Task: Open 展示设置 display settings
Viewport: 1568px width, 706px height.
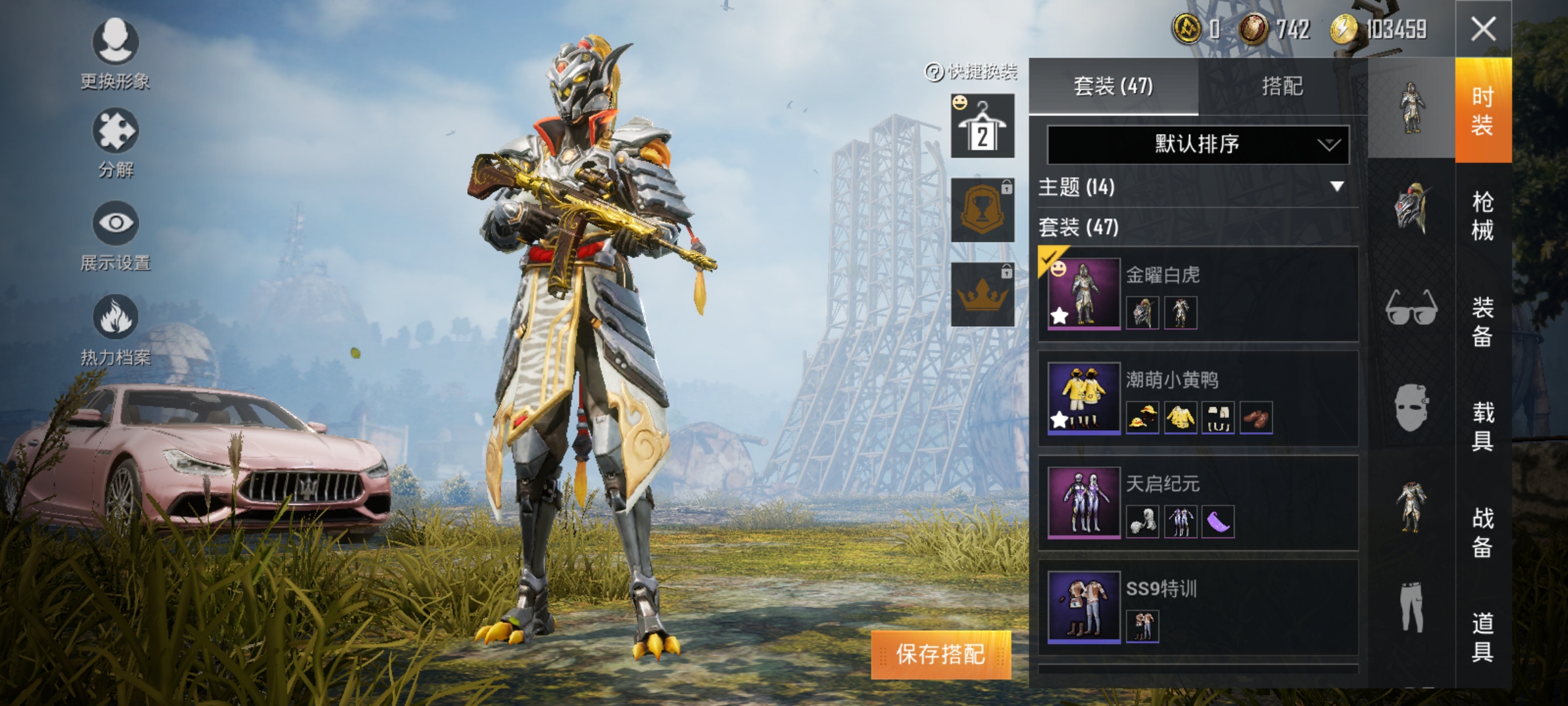Action: click(x=116, y=235)
